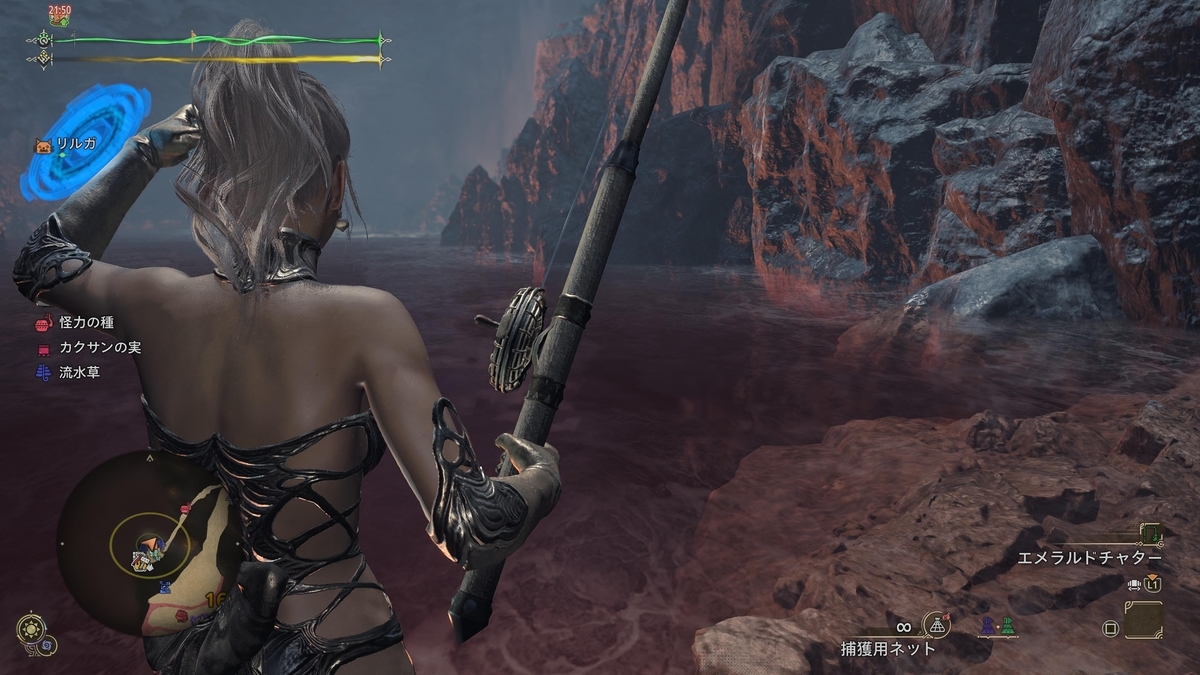Image resolution: width=1200 pixels, height=675 pixels.
Task: Choose the green エメラルドチャター lure icon
Action: tap(1151, 533)
